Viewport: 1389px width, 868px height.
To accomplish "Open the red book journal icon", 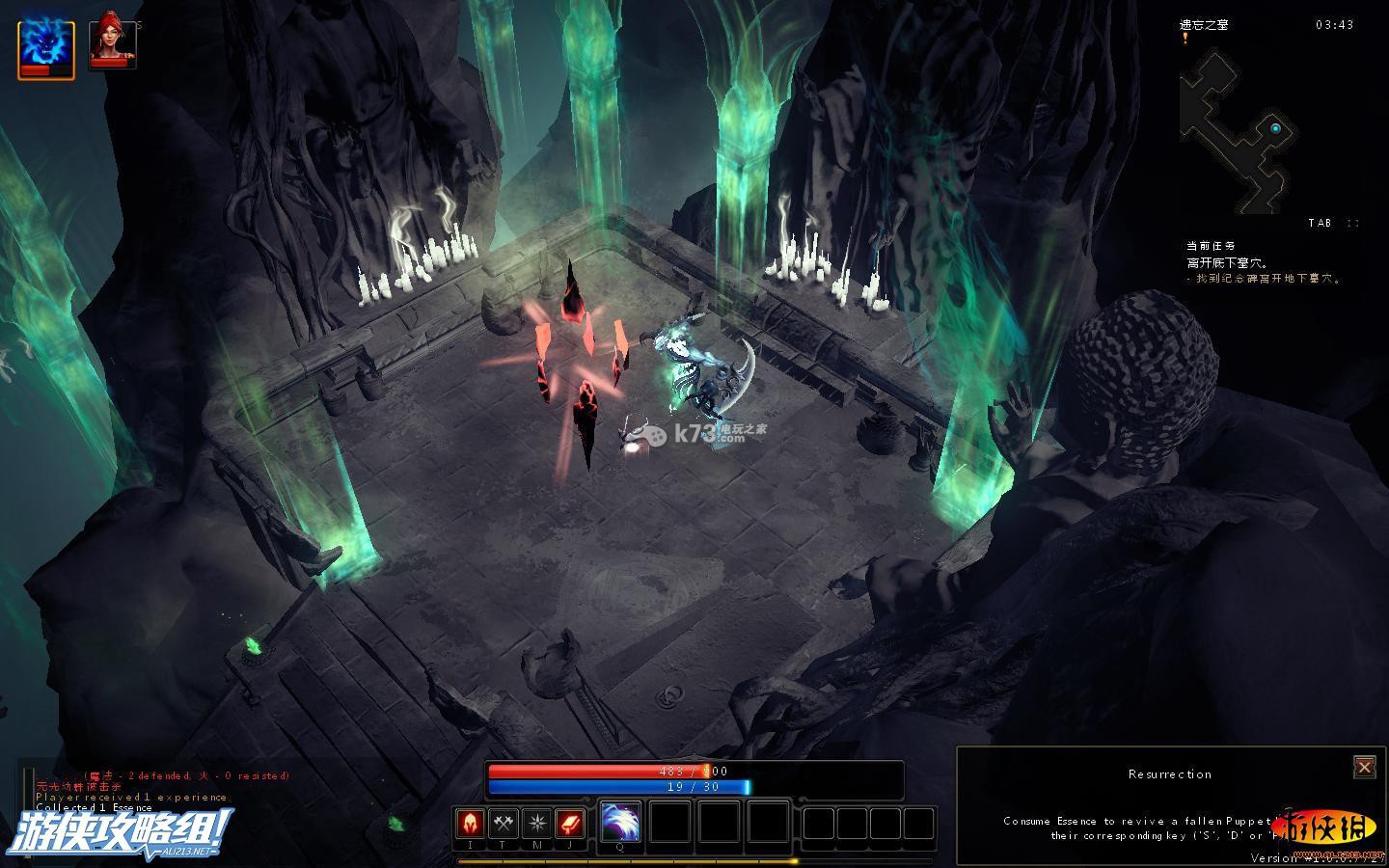I will click(570, 824).
